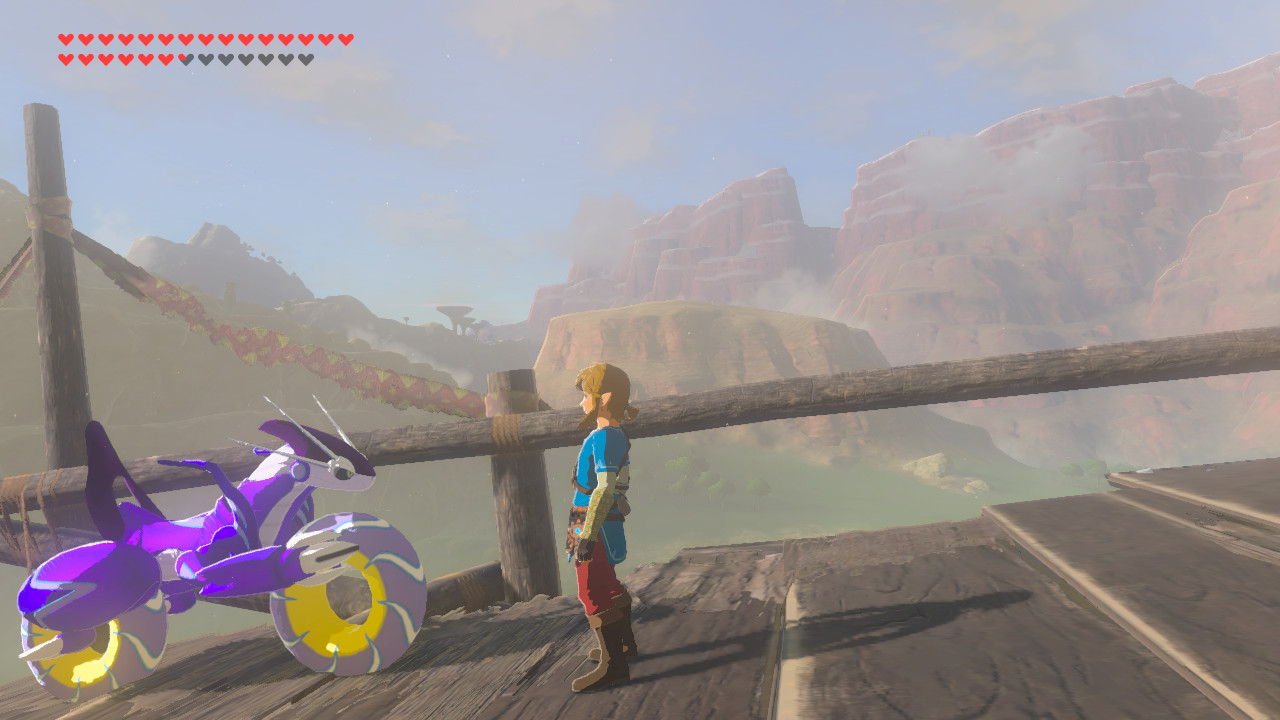Click the last gray heart container
1280x720 pixels.
tap(306, 59)
